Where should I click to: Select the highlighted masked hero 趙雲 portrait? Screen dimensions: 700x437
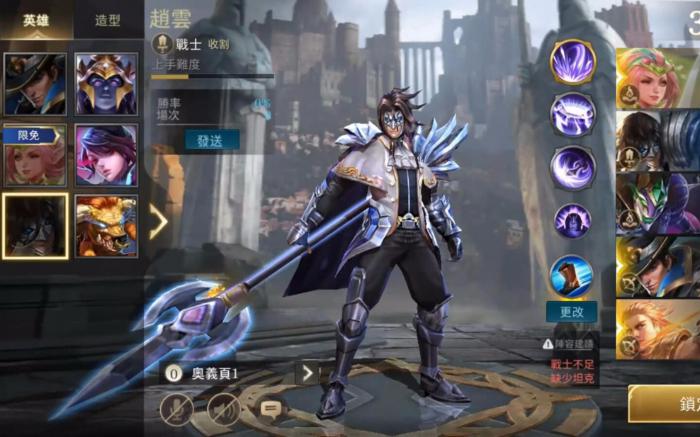click(35, 226)
